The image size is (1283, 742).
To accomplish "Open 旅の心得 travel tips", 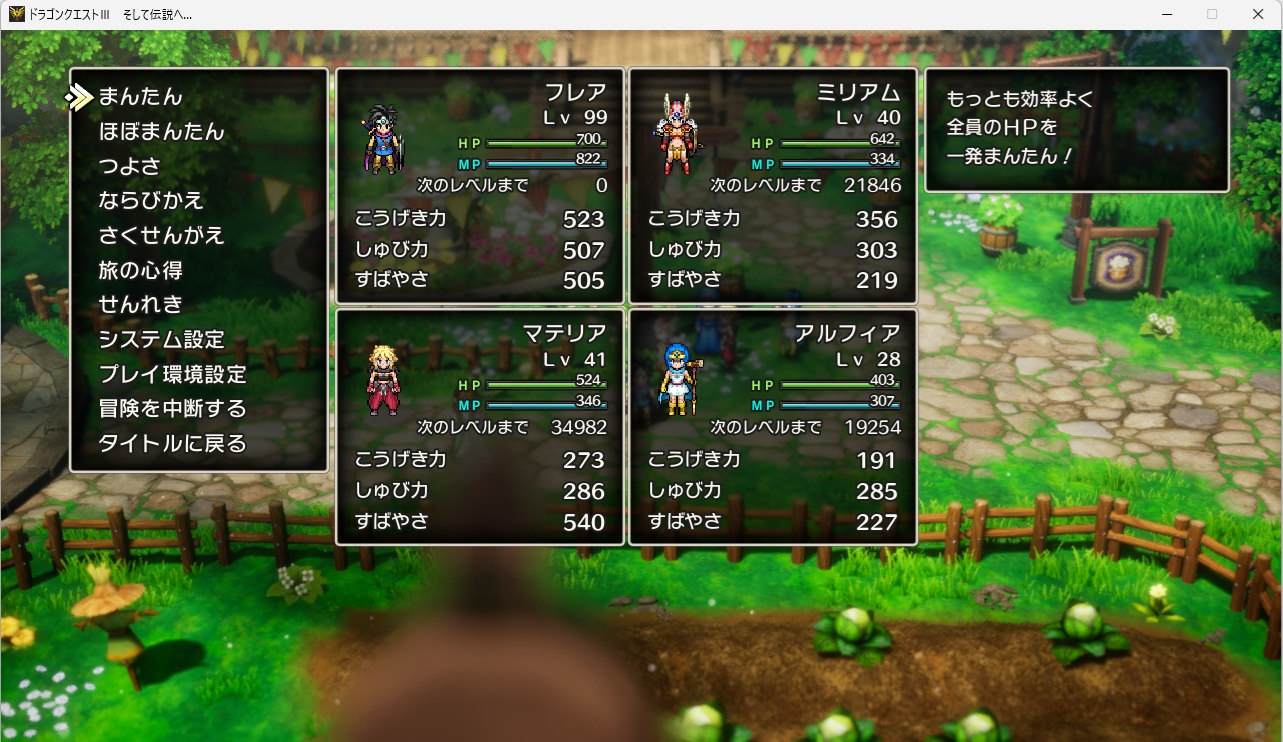I will [140, 270].
